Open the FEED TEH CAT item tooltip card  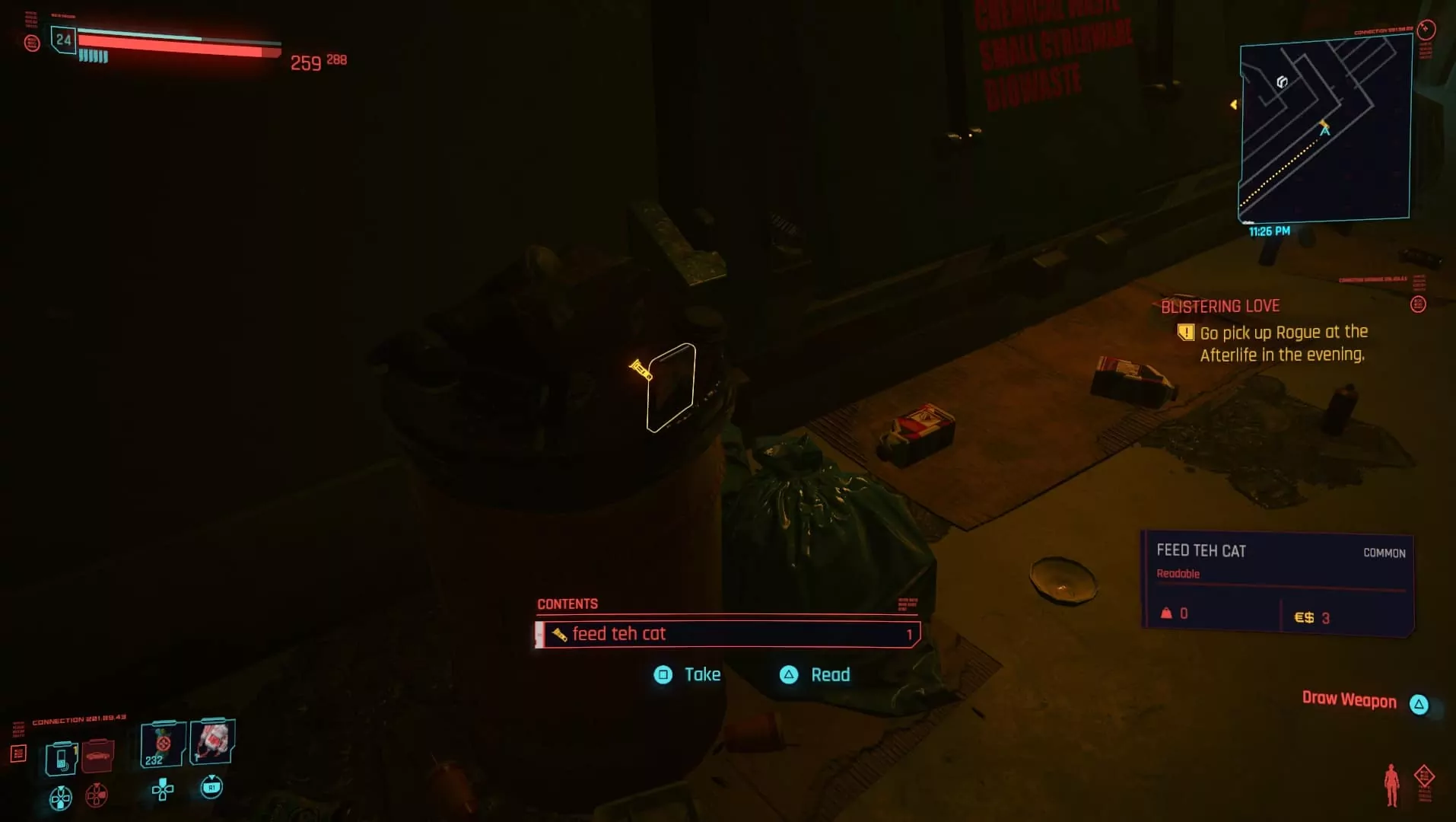pyautogui.click(x=1277, y=583)
